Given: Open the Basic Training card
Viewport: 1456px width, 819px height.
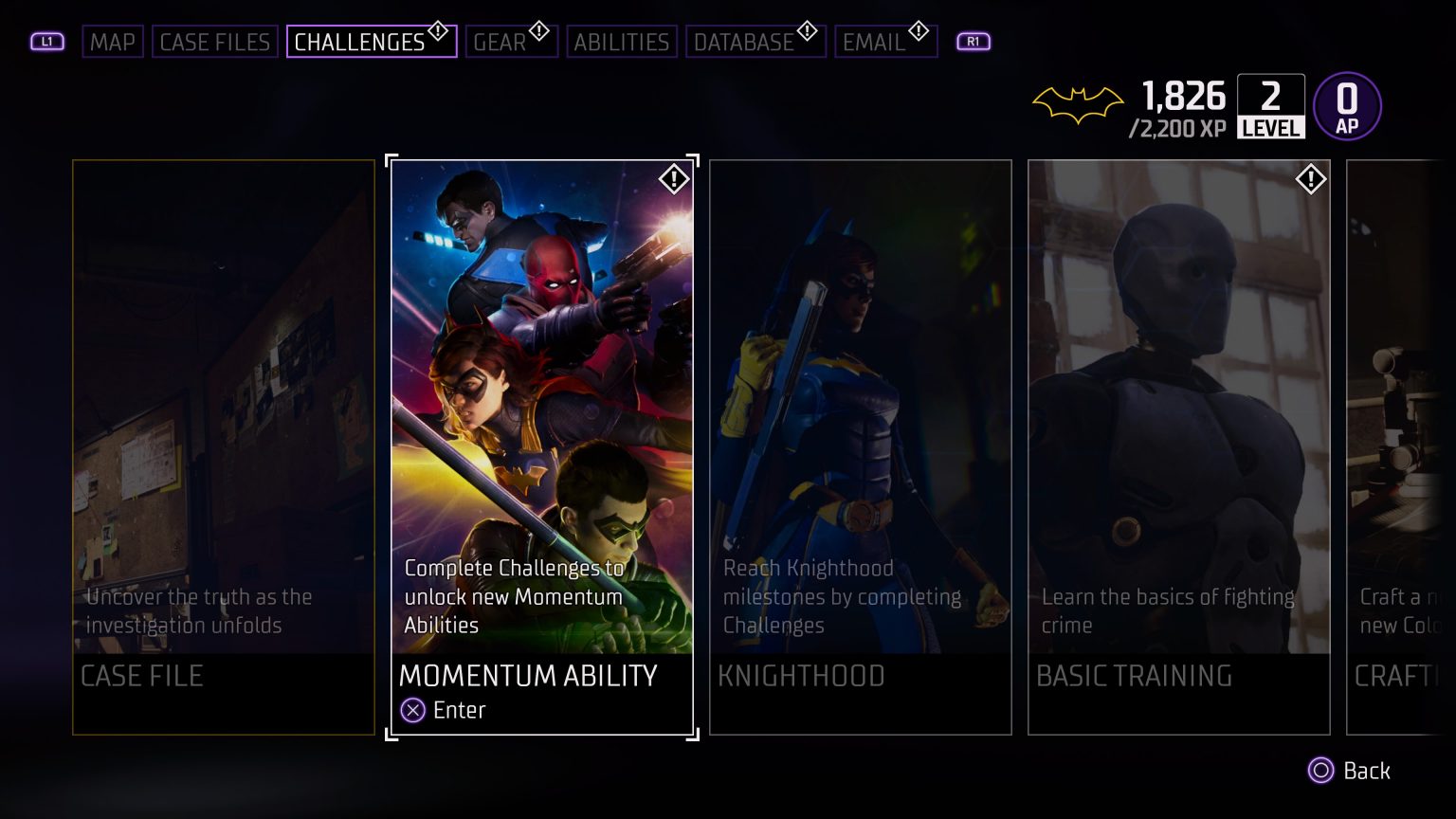Looking at the screenshot, I should 1179,446.
